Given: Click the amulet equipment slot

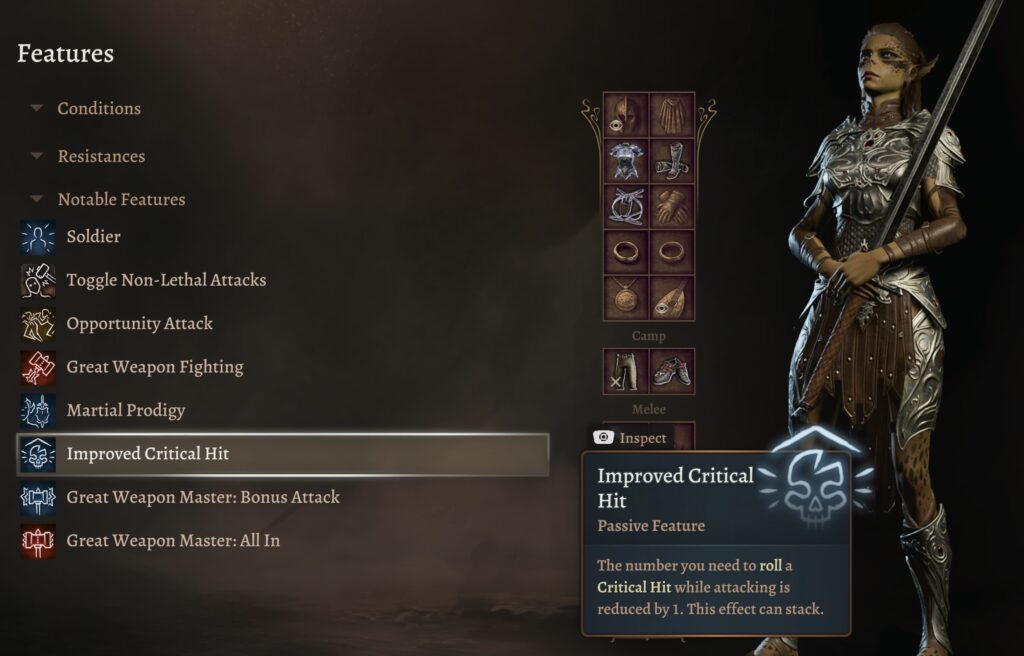Looking at the screenshot, I should (x=627, y=298).
